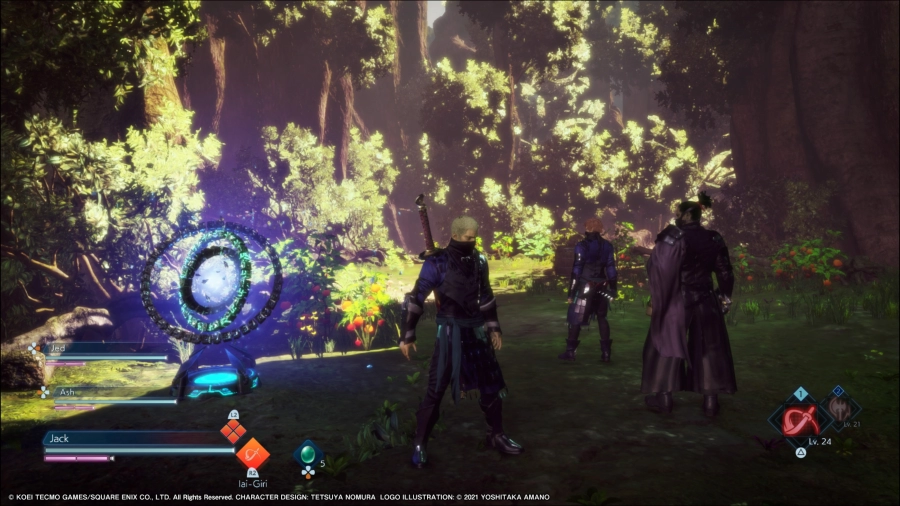Switch to the secondary axe job icon
The width and height of the screenshot is (900, 506).
pyautogui.click(x=838, y=408)
